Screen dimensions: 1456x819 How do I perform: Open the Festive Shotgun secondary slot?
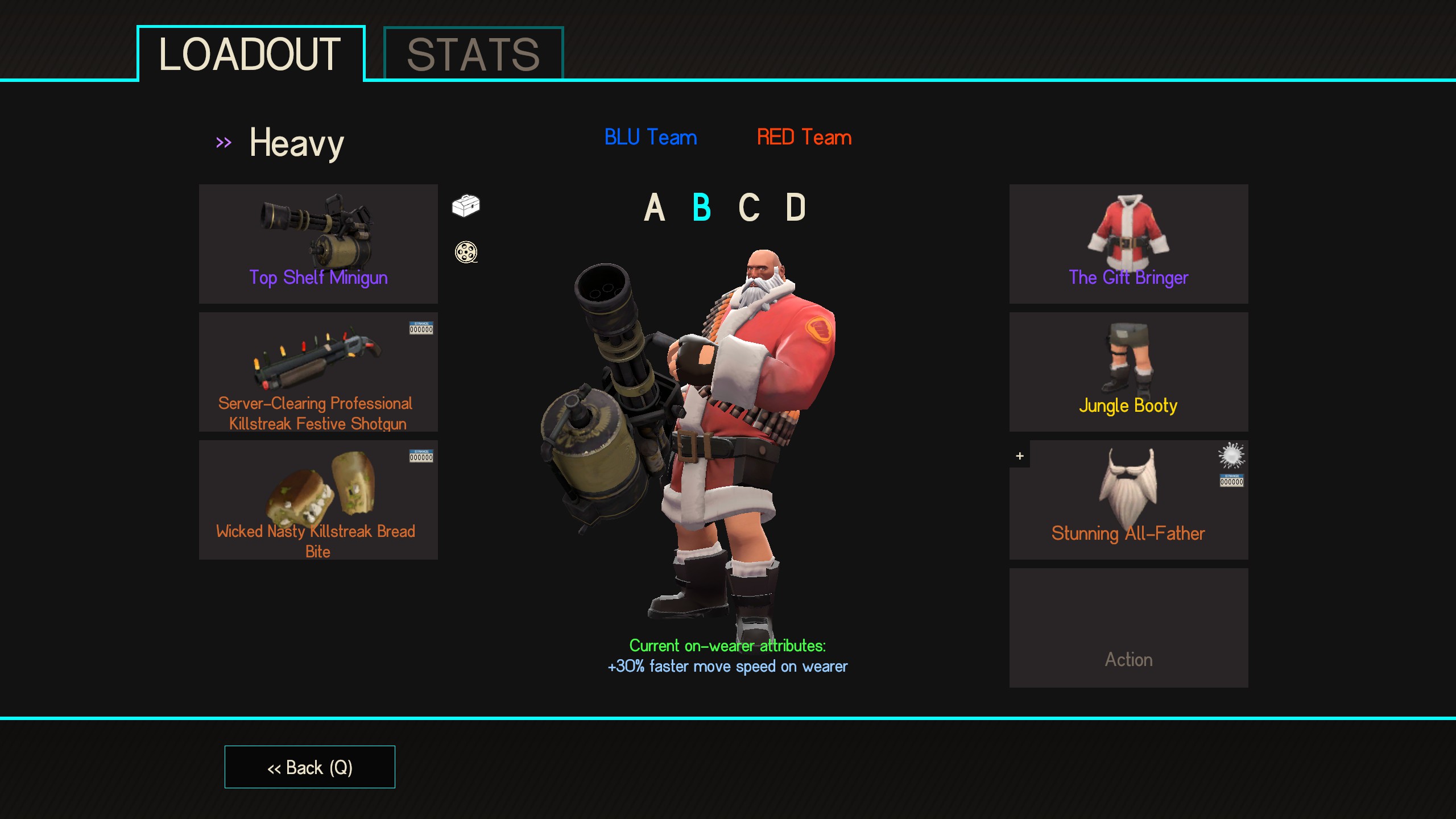[318, 371]
